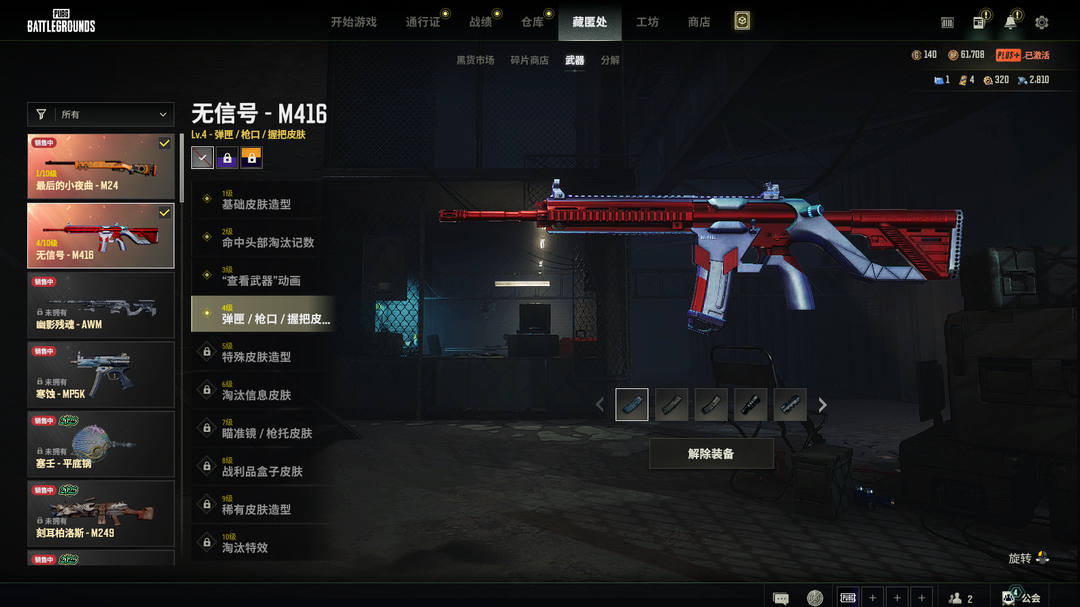
Task: Click the 解除装备 button
Action: (x=711, y=453)
